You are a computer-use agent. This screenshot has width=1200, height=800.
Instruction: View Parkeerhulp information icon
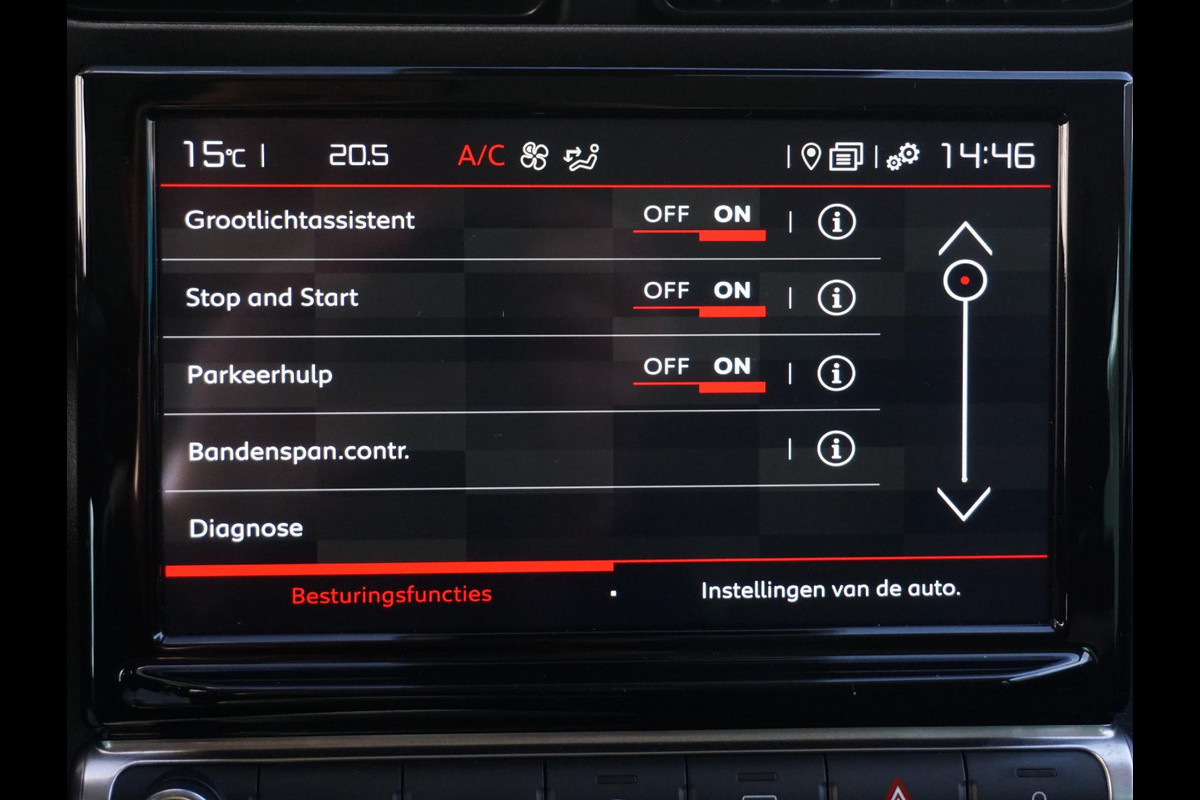[836, 374]
